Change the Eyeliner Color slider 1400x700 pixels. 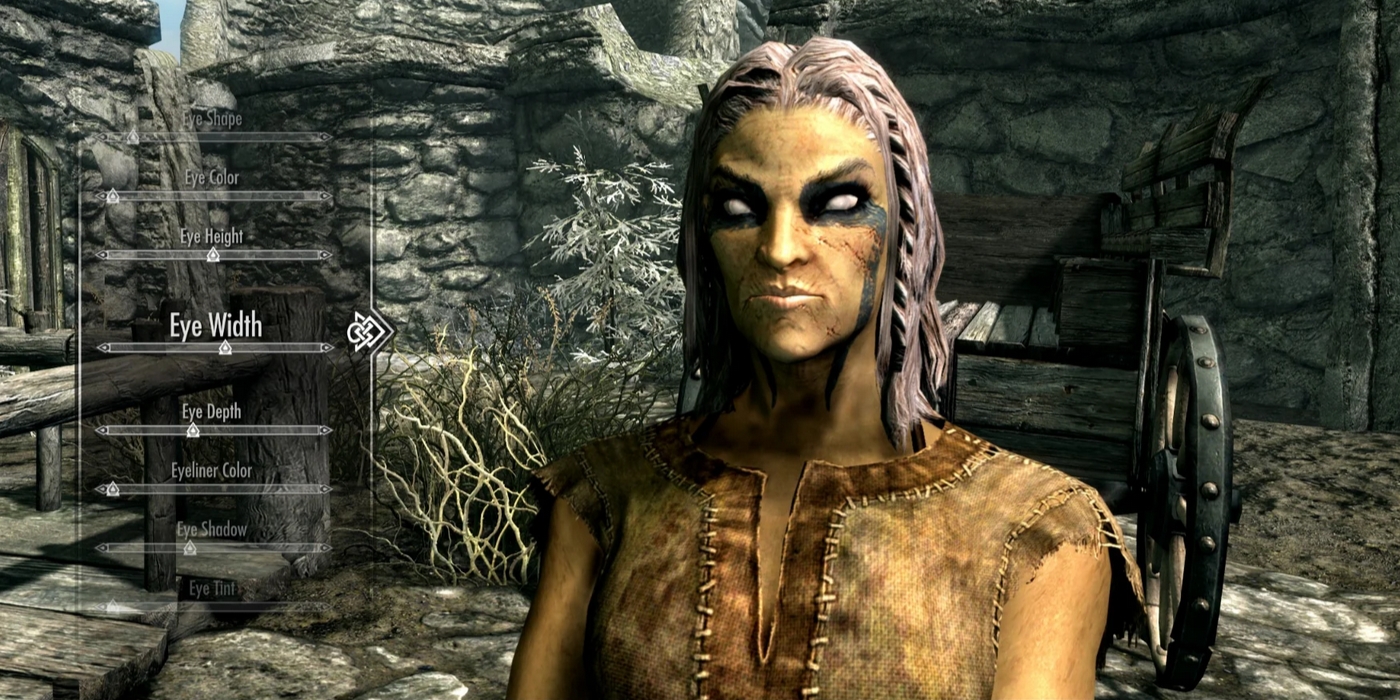click(x=214, y=489)
